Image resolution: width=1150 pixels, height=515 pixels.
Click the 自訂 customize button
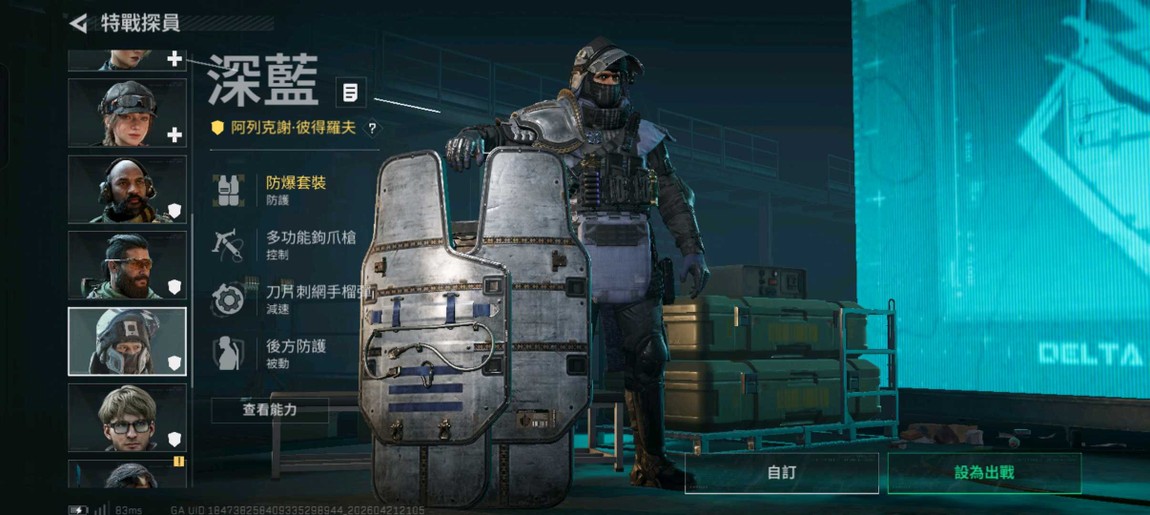(781, 473)
